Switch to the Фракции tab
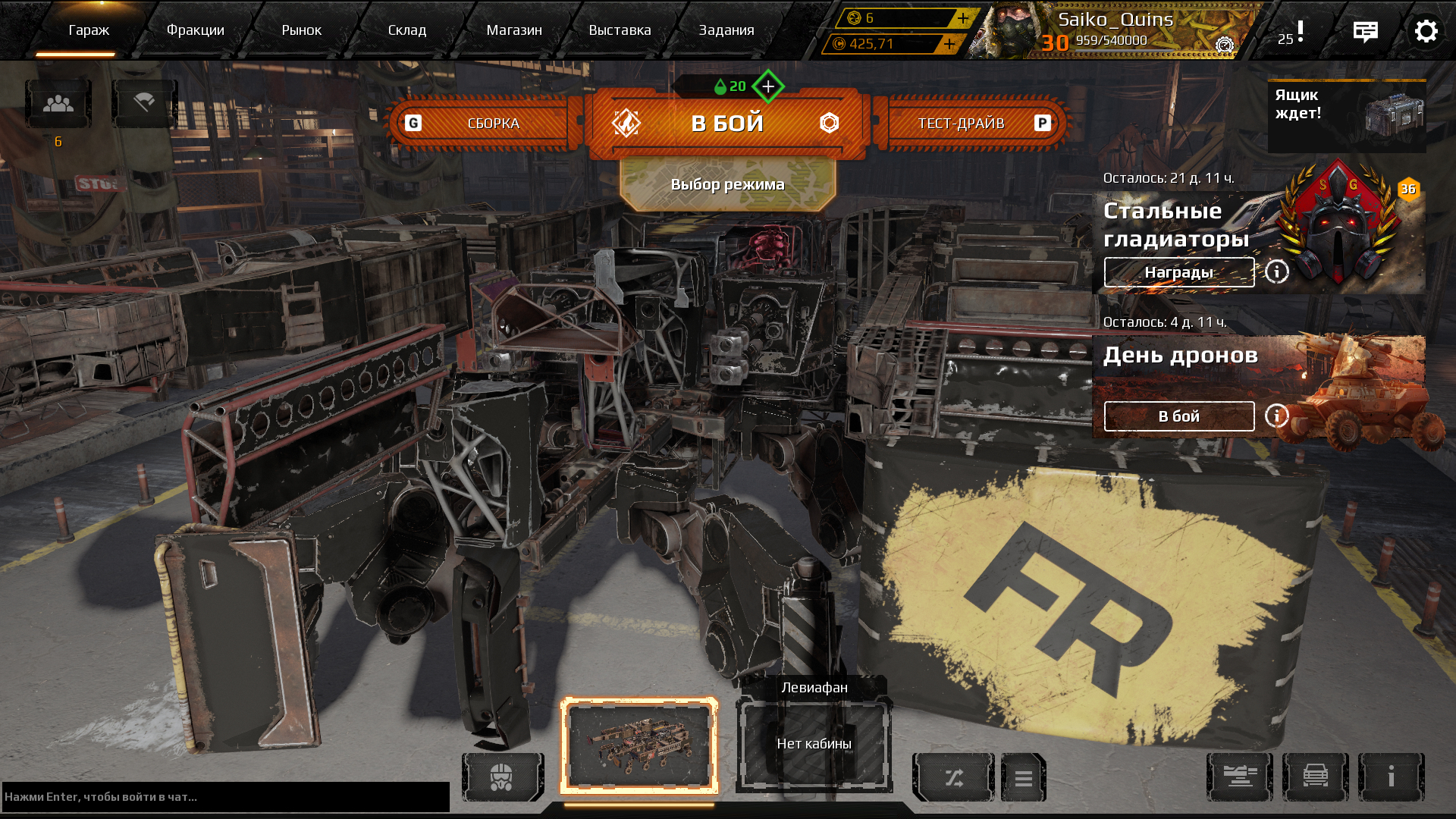The width and height of the screenshot is (1456, 819). pos(195,30)
